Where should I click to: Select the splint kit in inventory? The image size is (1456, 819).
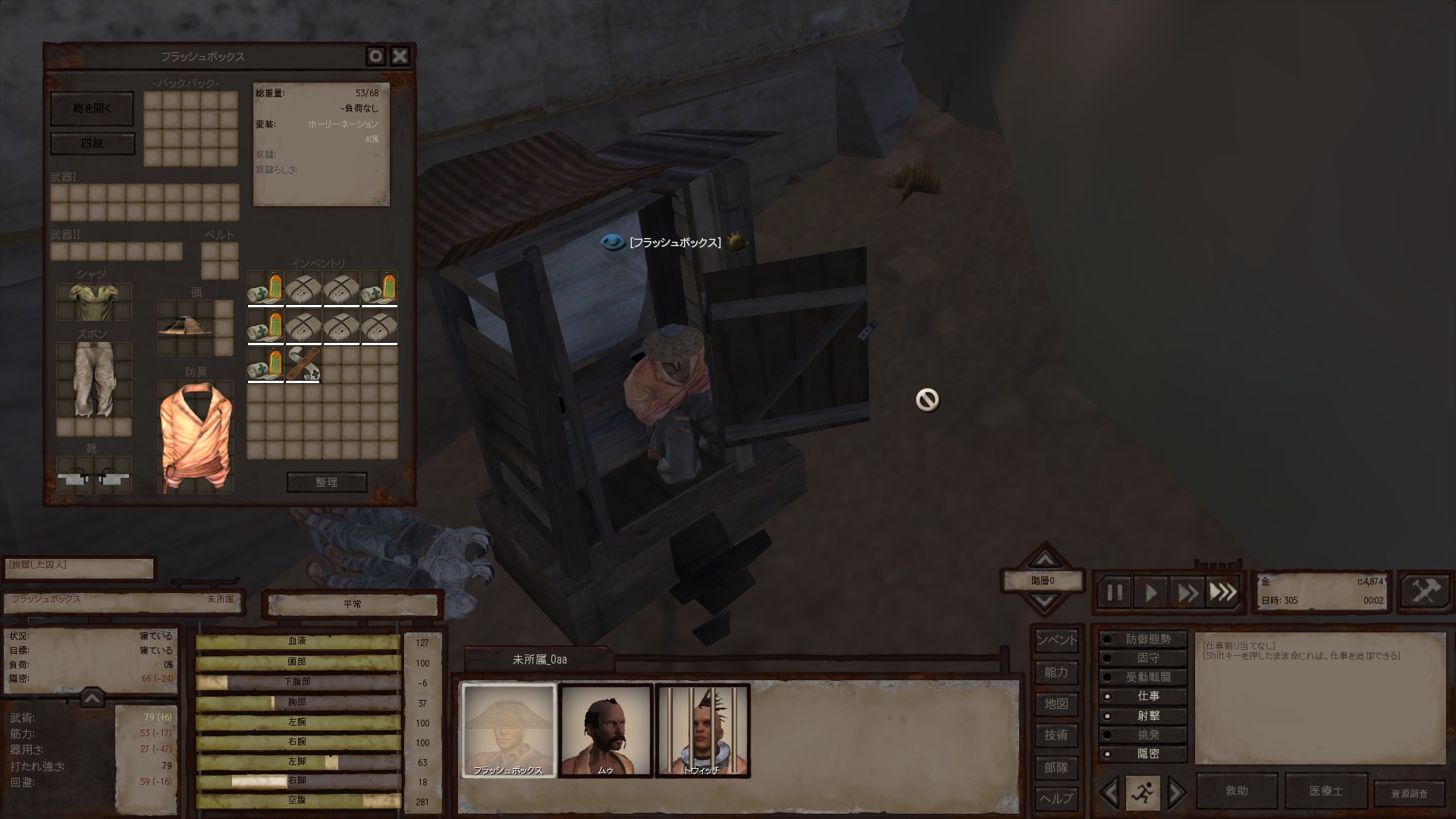click(303, 364)
